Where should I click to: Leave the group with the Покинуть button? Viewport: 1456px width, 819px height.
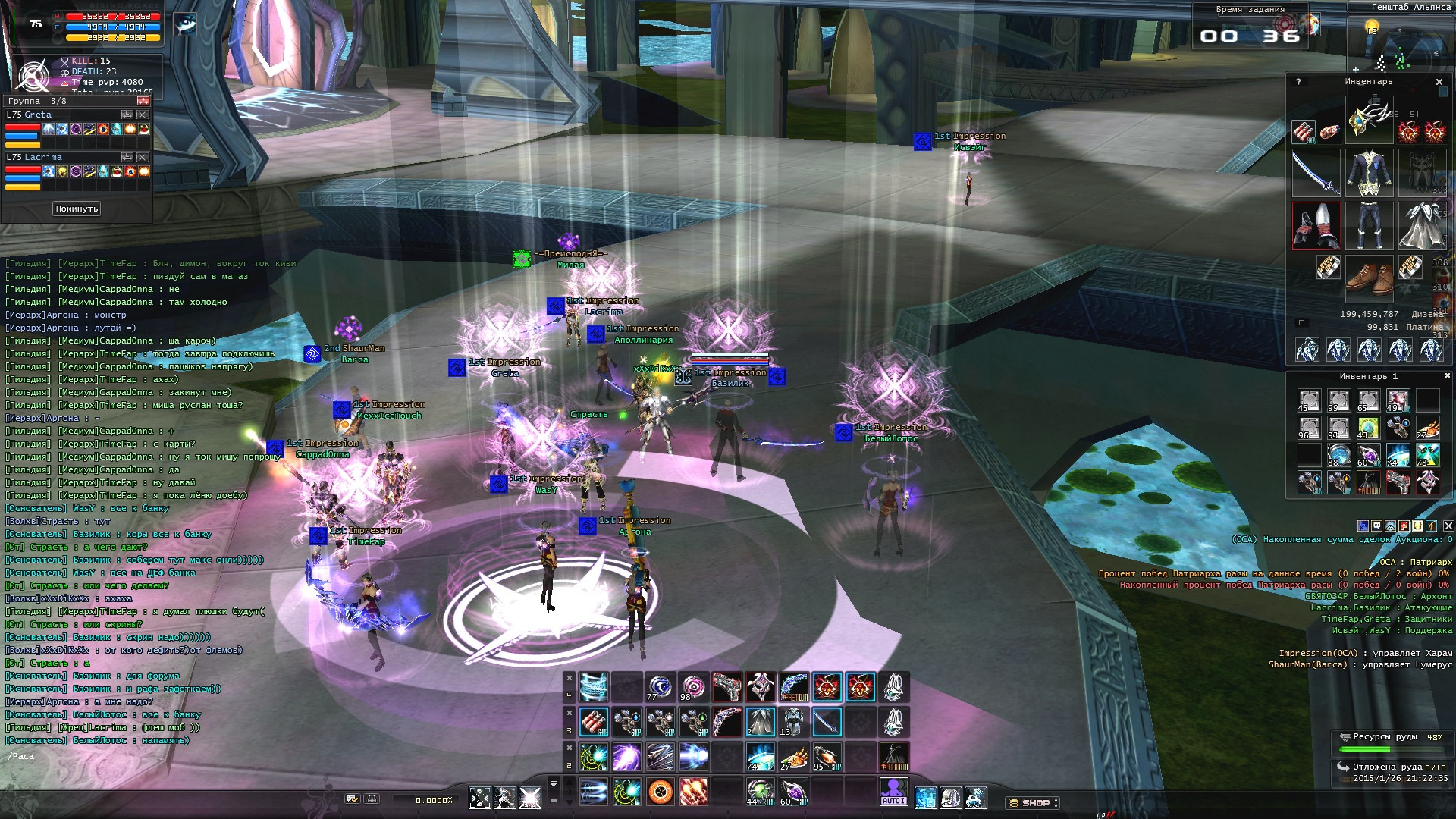(77, 209)
